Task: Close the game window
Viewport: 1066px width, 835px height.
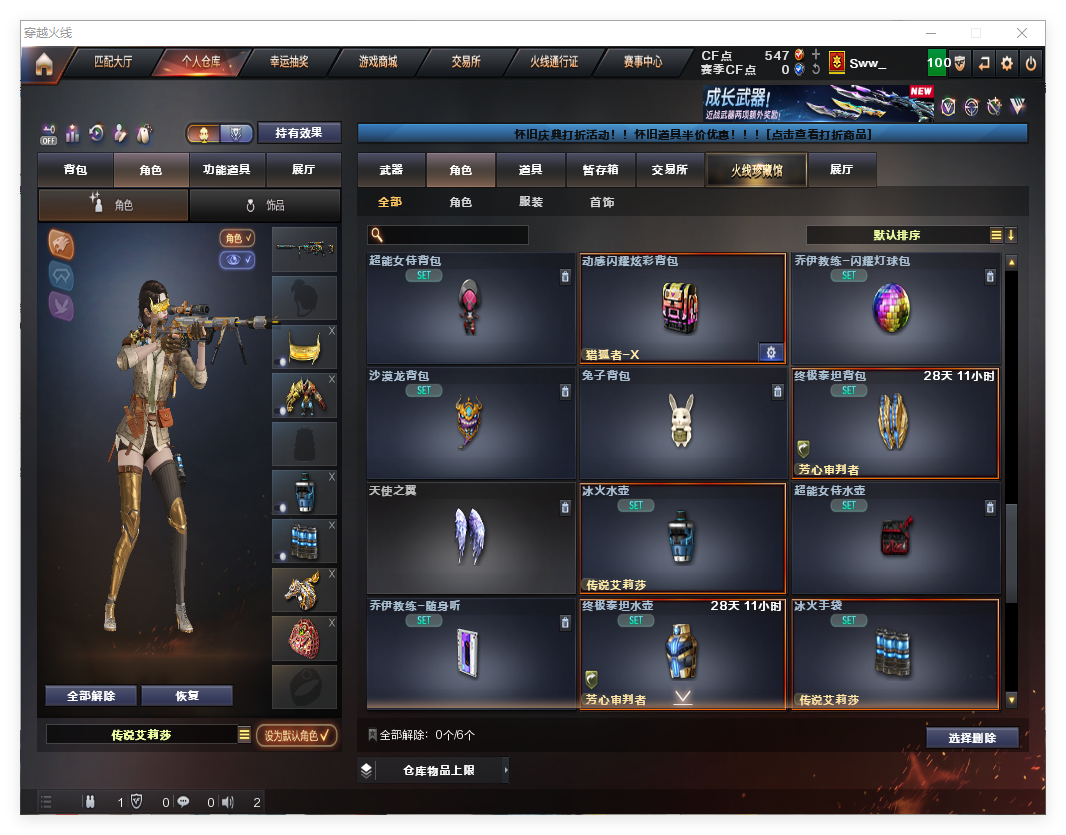Action: (x=1022, y=33)
